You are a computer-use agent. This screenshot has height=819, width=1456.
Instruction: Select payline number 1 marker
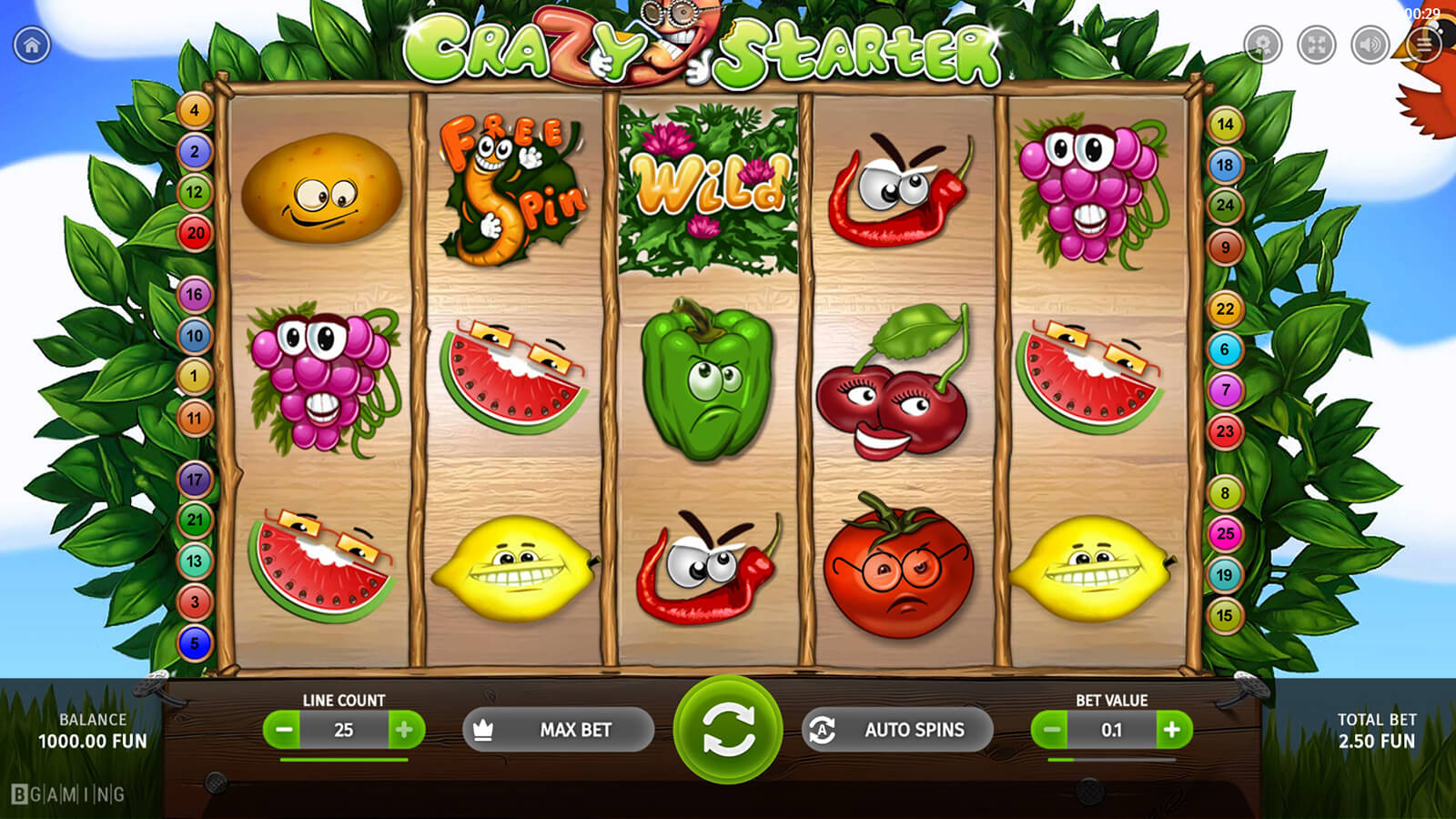point(194,376)
